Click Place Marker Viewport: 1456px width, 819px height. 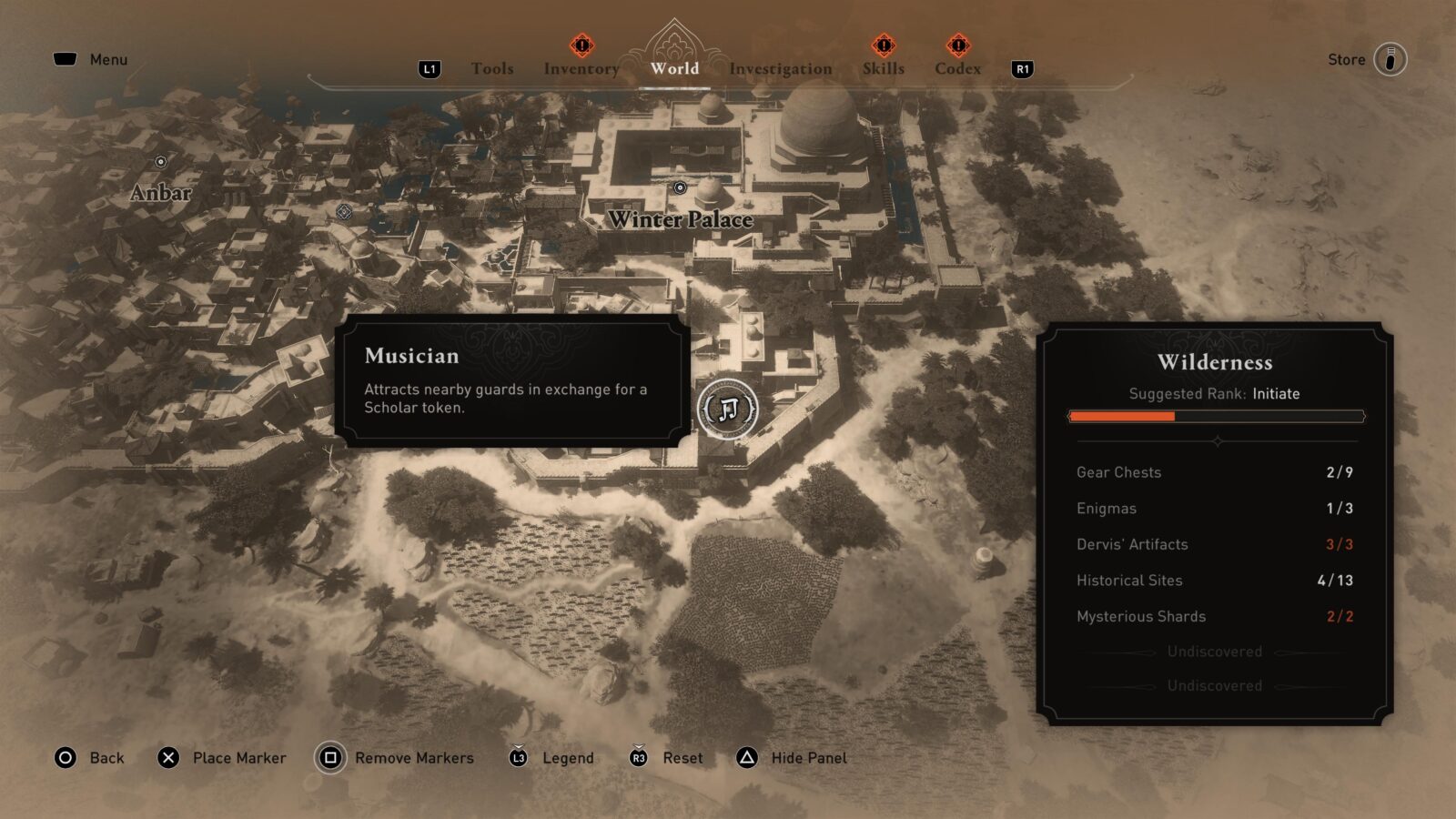click(x=166, y=757)
